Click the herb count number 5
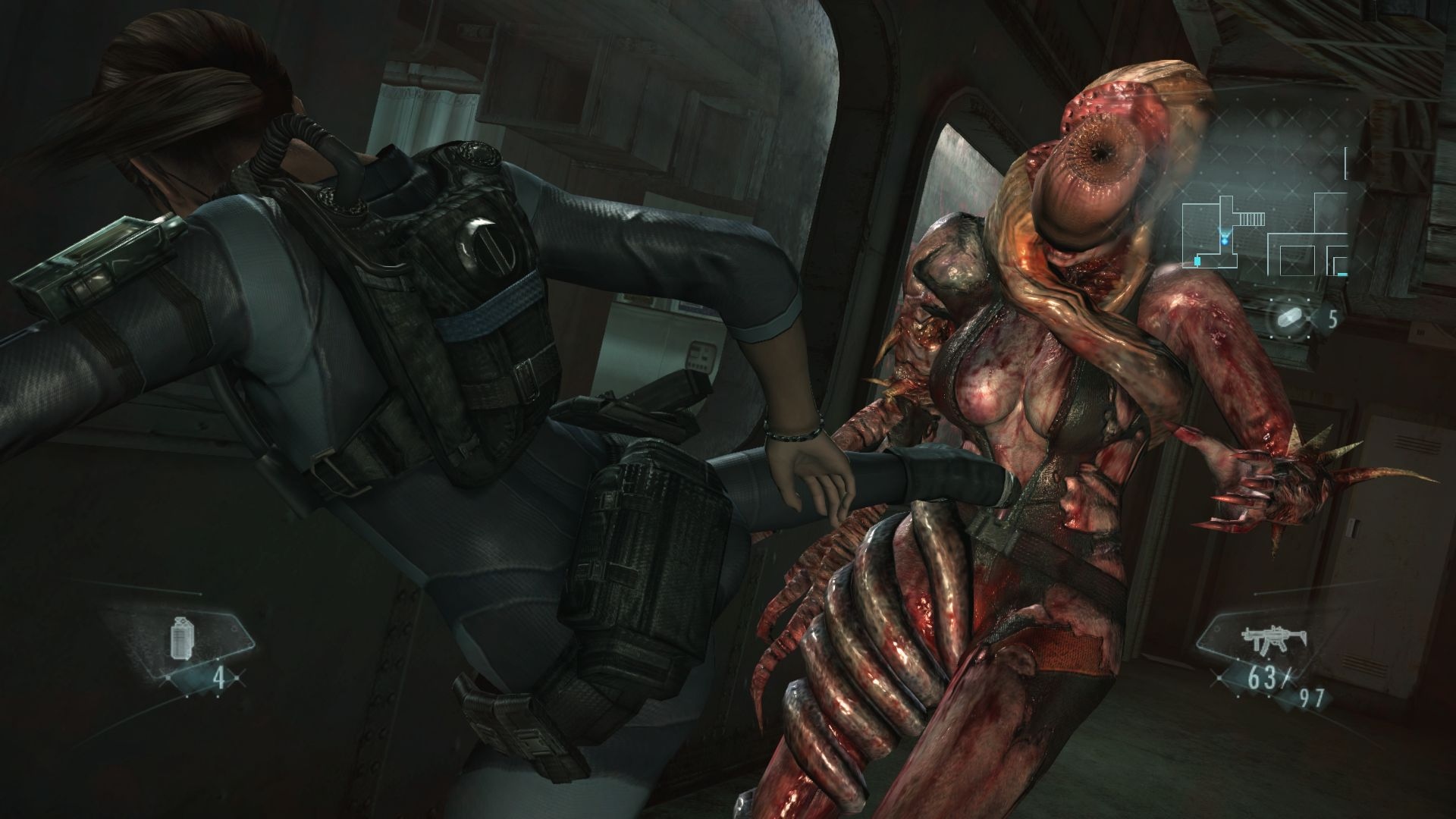 pos(1333,317)
